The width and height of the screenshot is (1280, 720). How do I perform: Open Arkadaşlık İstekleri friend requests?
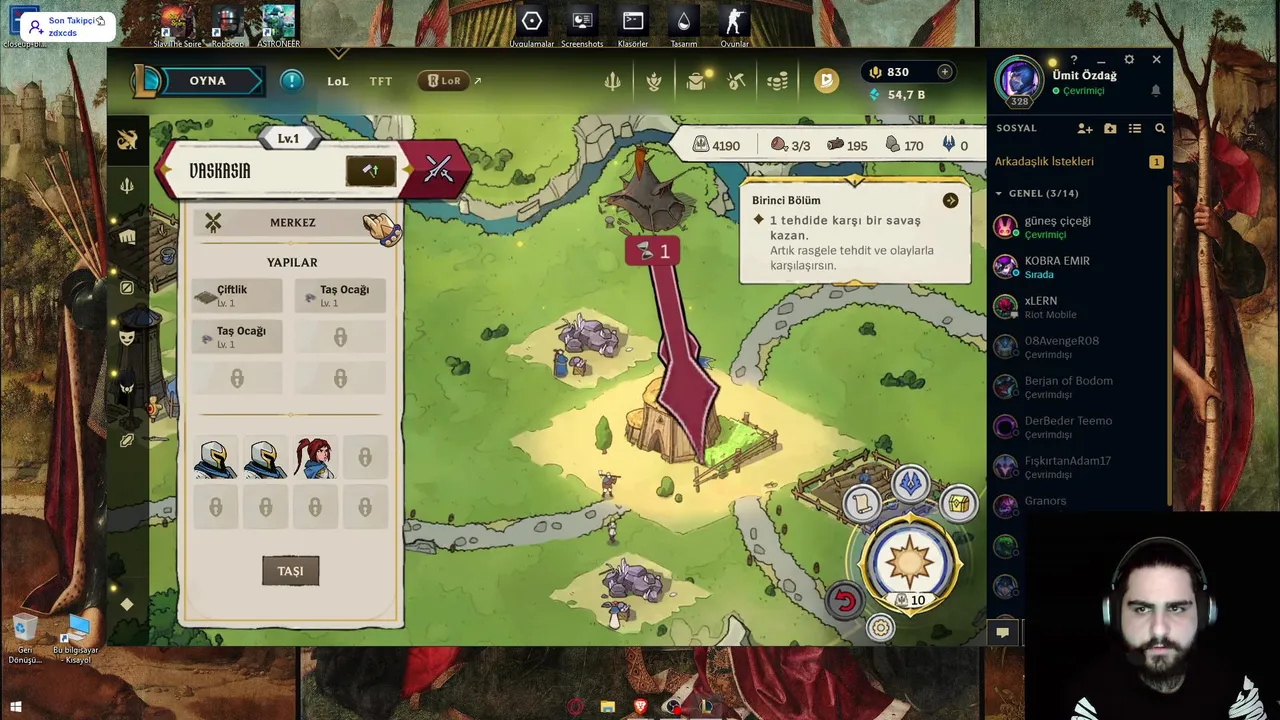(1059, 162)
